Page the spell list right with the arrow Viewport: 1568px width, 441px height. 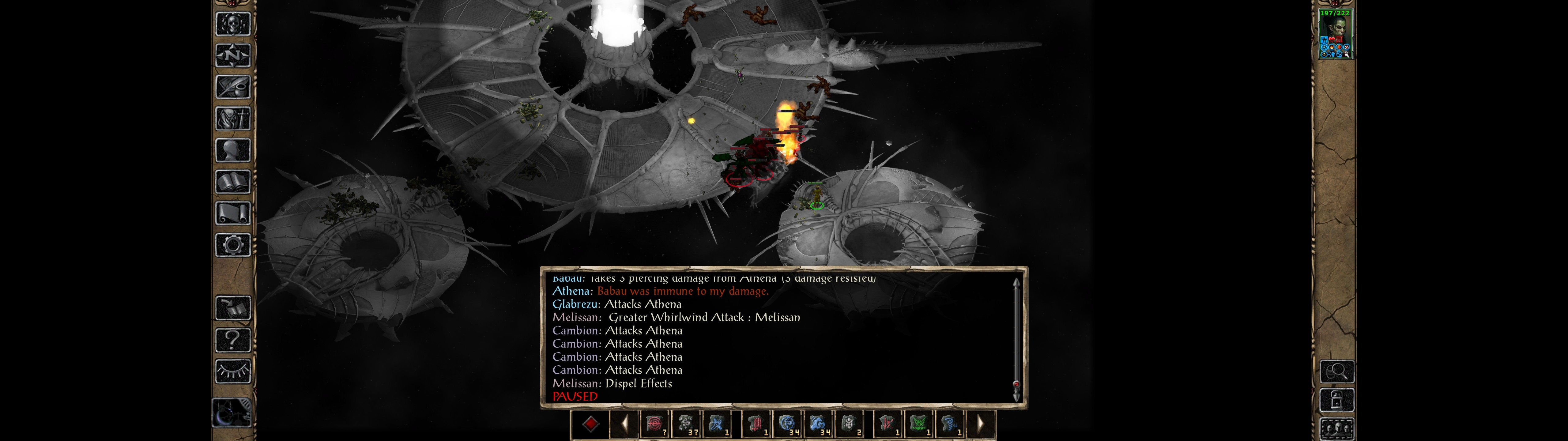pyautogui.click(x=981, y=424)
